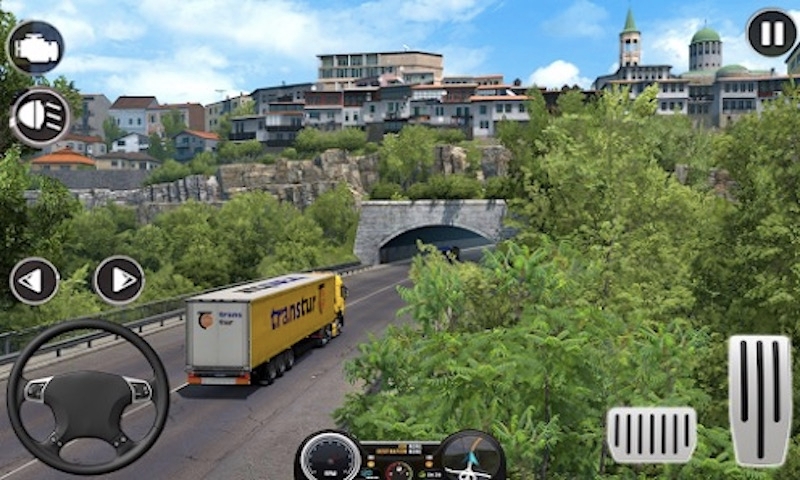Activate the left turn arrow
The image size is (800, 480).
pos(34,281)
